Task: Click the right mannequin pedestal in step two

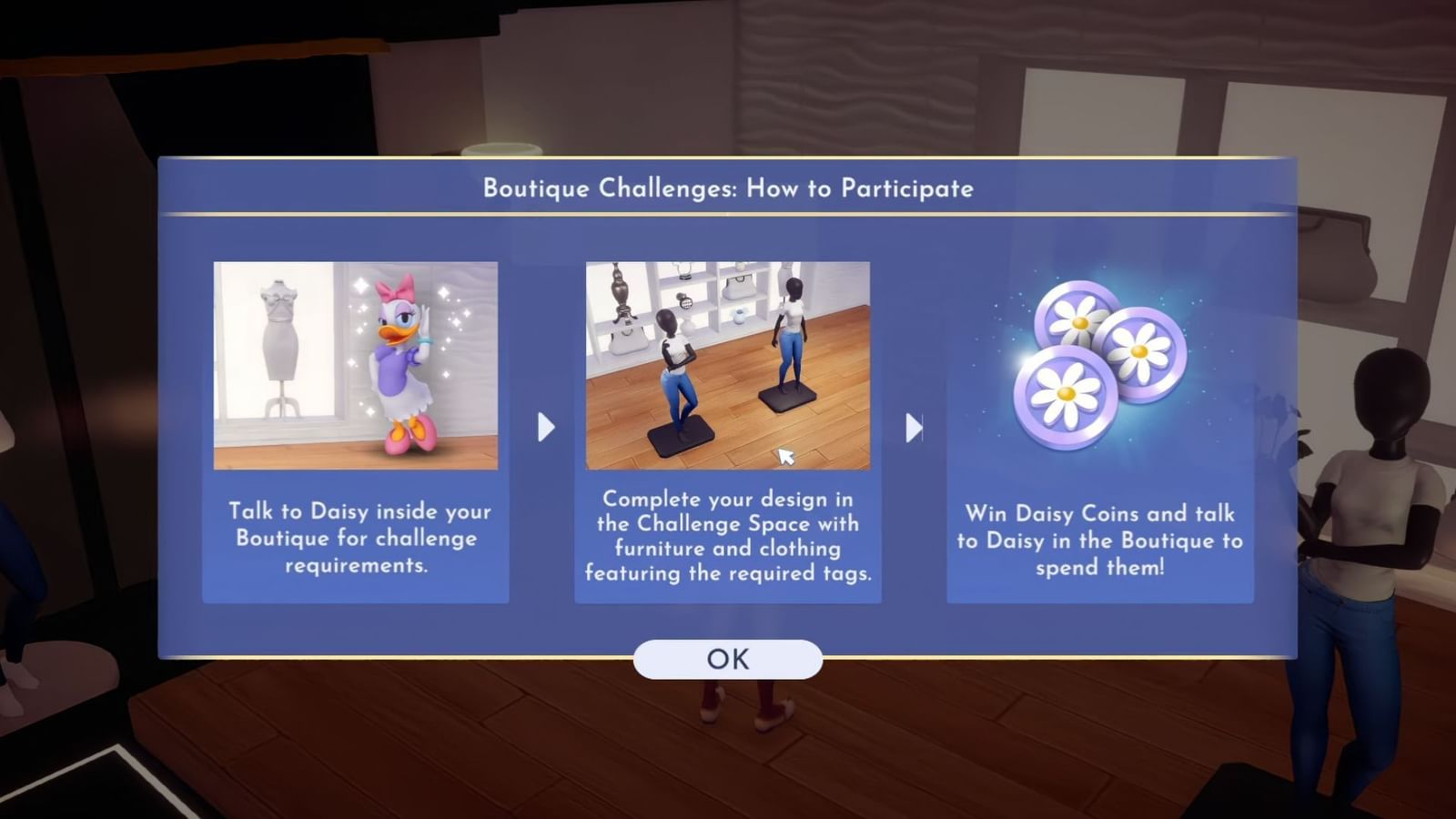Action: click(787, 399)
